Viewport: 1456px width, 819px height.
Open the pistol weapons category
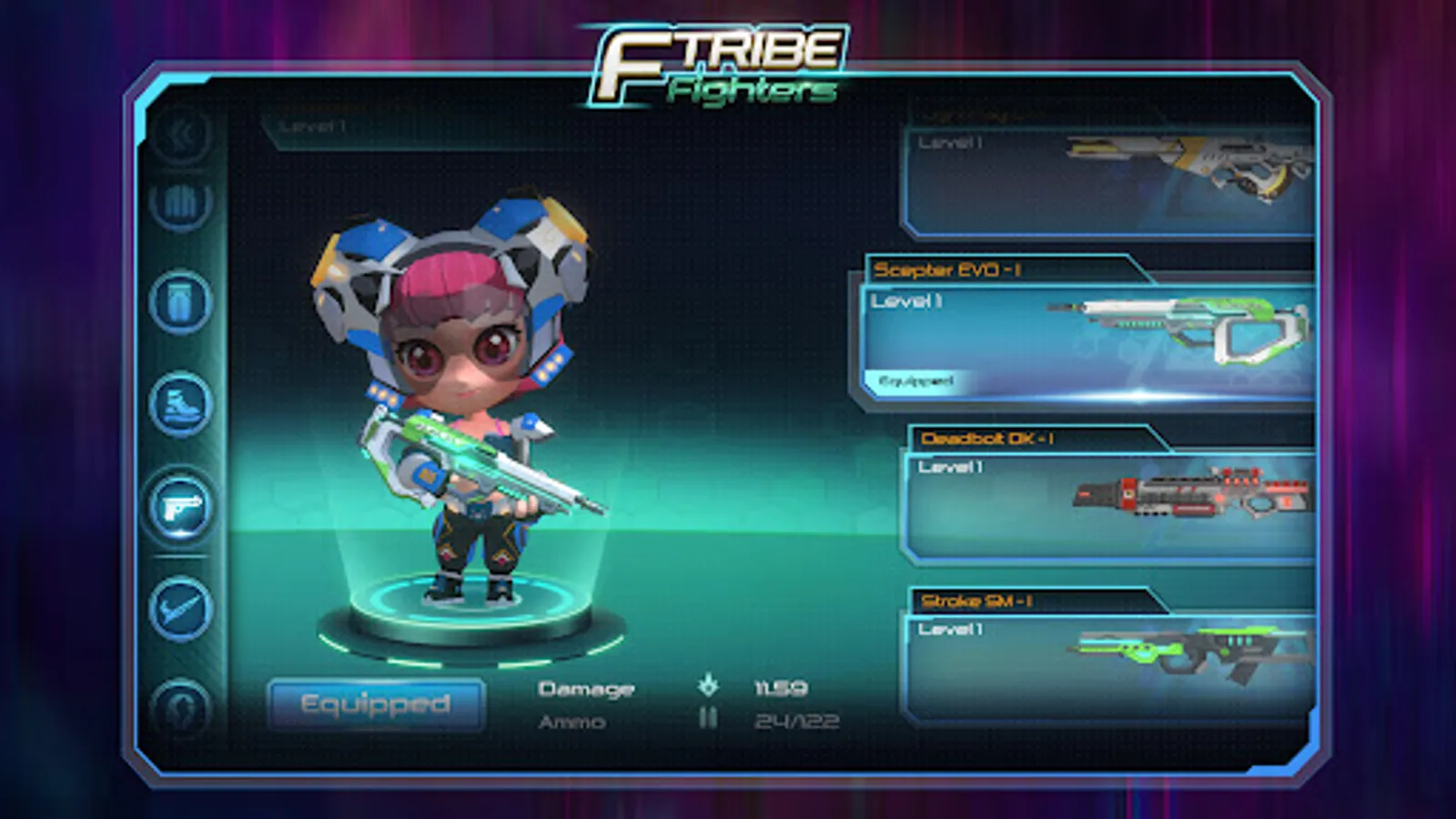[x=182, y=507]
